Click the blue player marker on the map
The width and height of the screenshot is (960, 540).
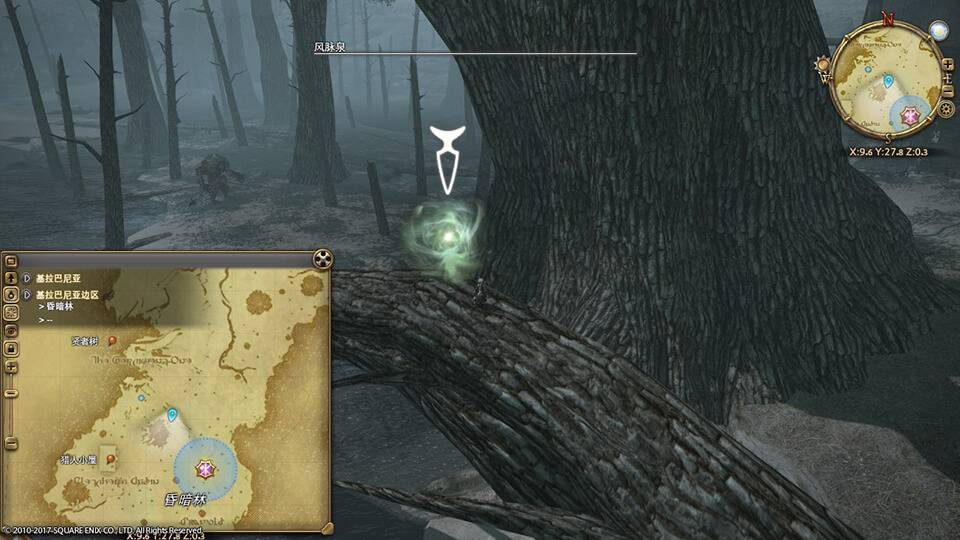click(x=172, y=414)
